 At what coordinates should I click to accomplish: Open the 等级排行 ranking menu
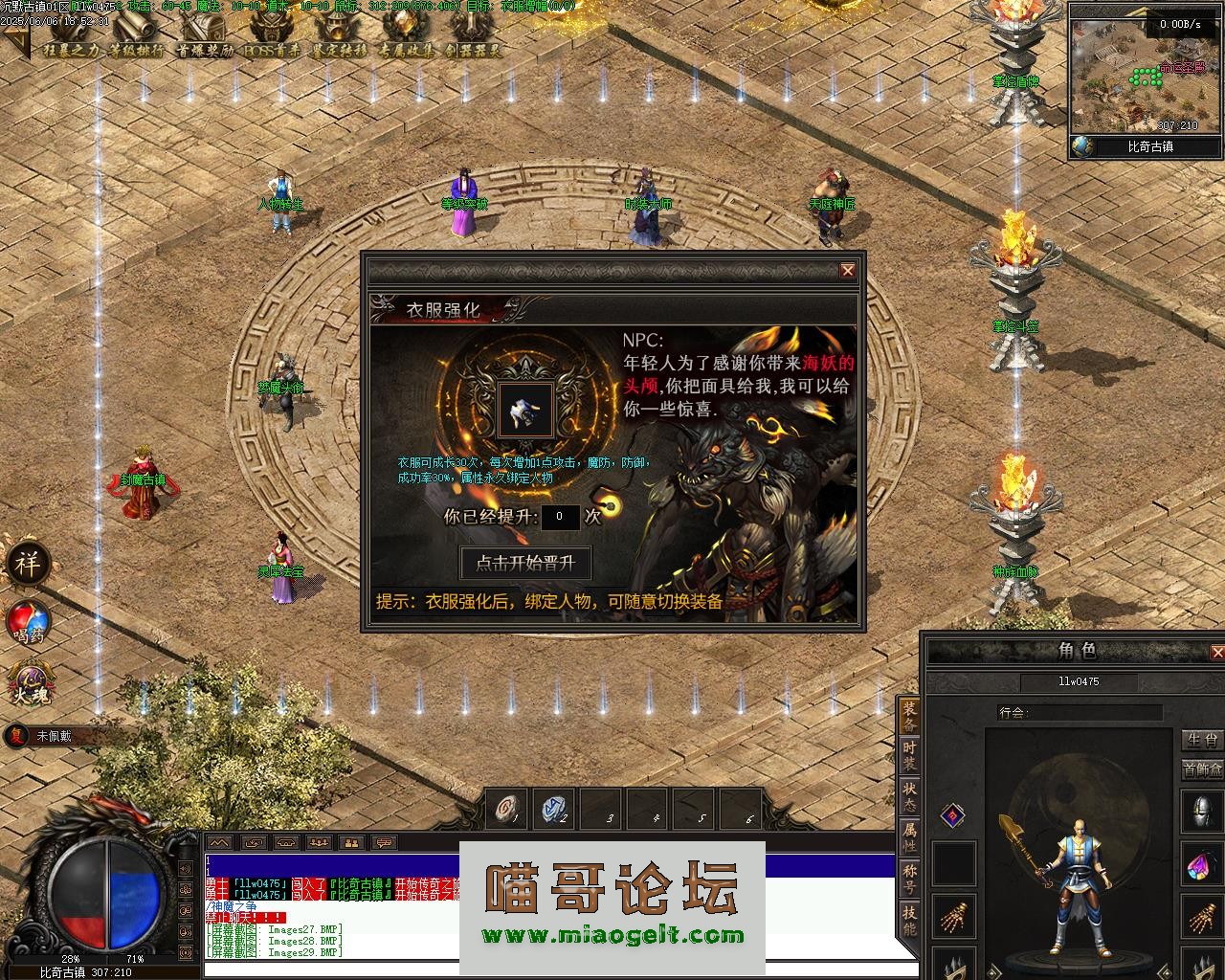point(135,50)
